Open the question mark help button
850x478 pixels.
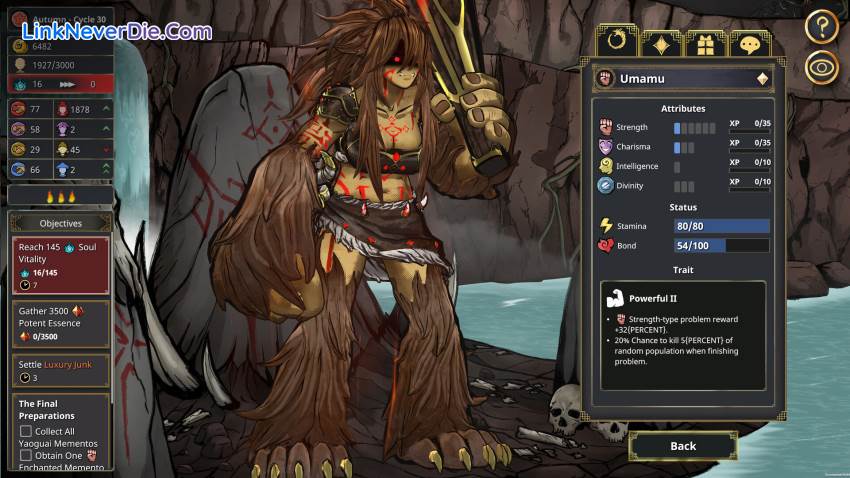(x=821, y=26)
